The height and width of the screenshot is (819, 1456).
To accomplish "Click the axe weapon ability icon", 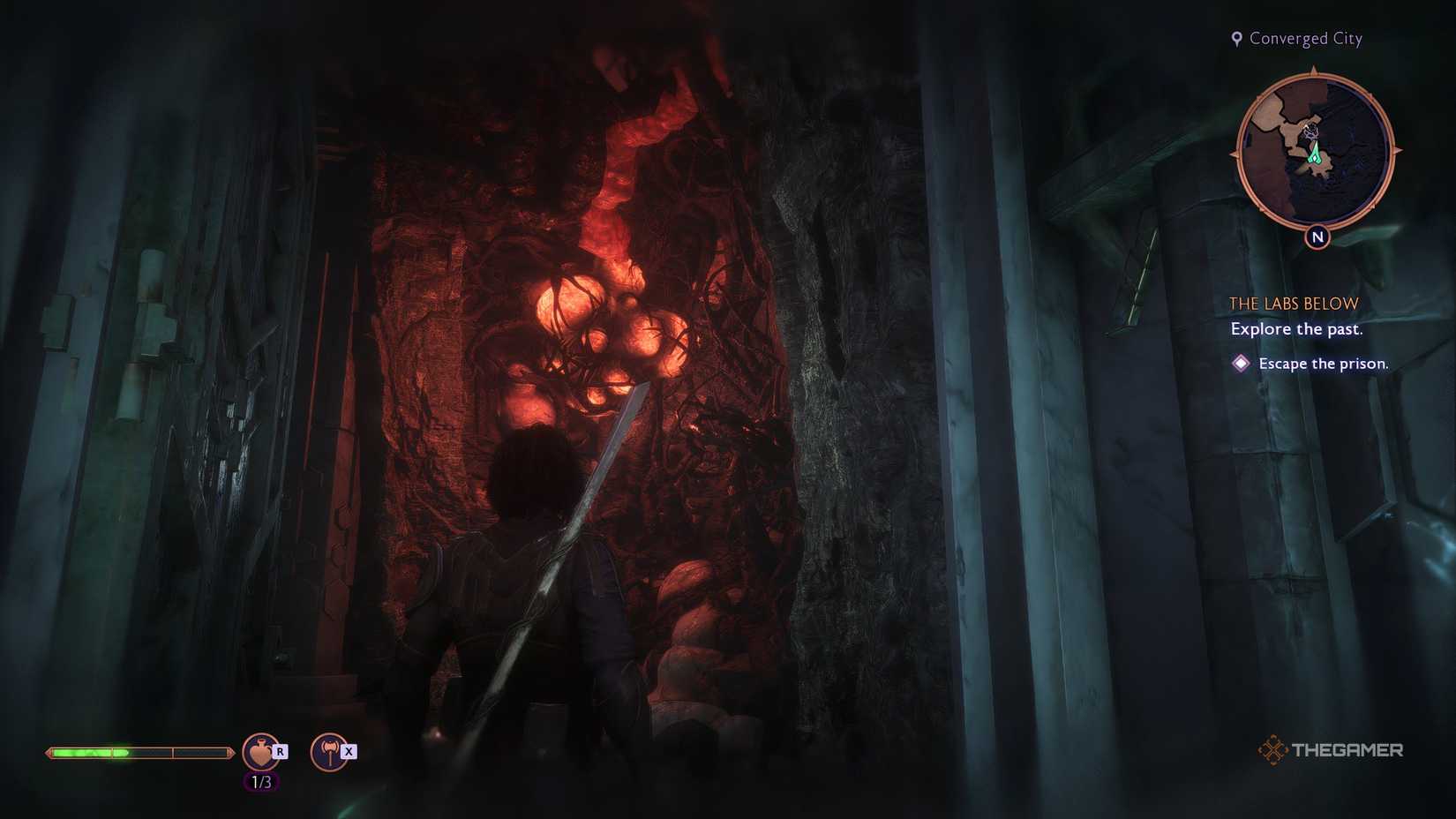I will click(x=329, y=751).
